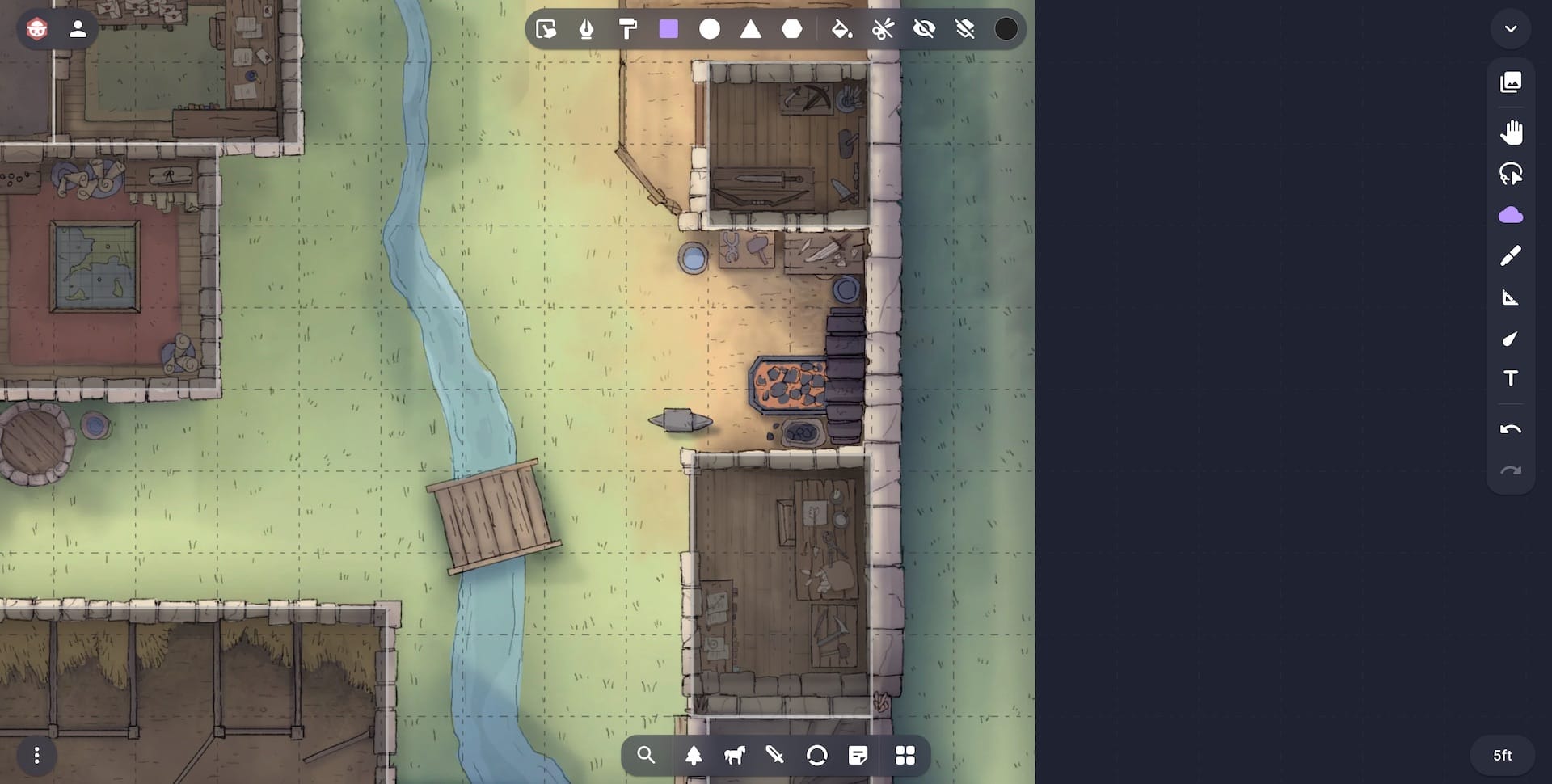Open the Owlbear logo menu
This screenshot has width=1552, height=784.
coord(37,29)
